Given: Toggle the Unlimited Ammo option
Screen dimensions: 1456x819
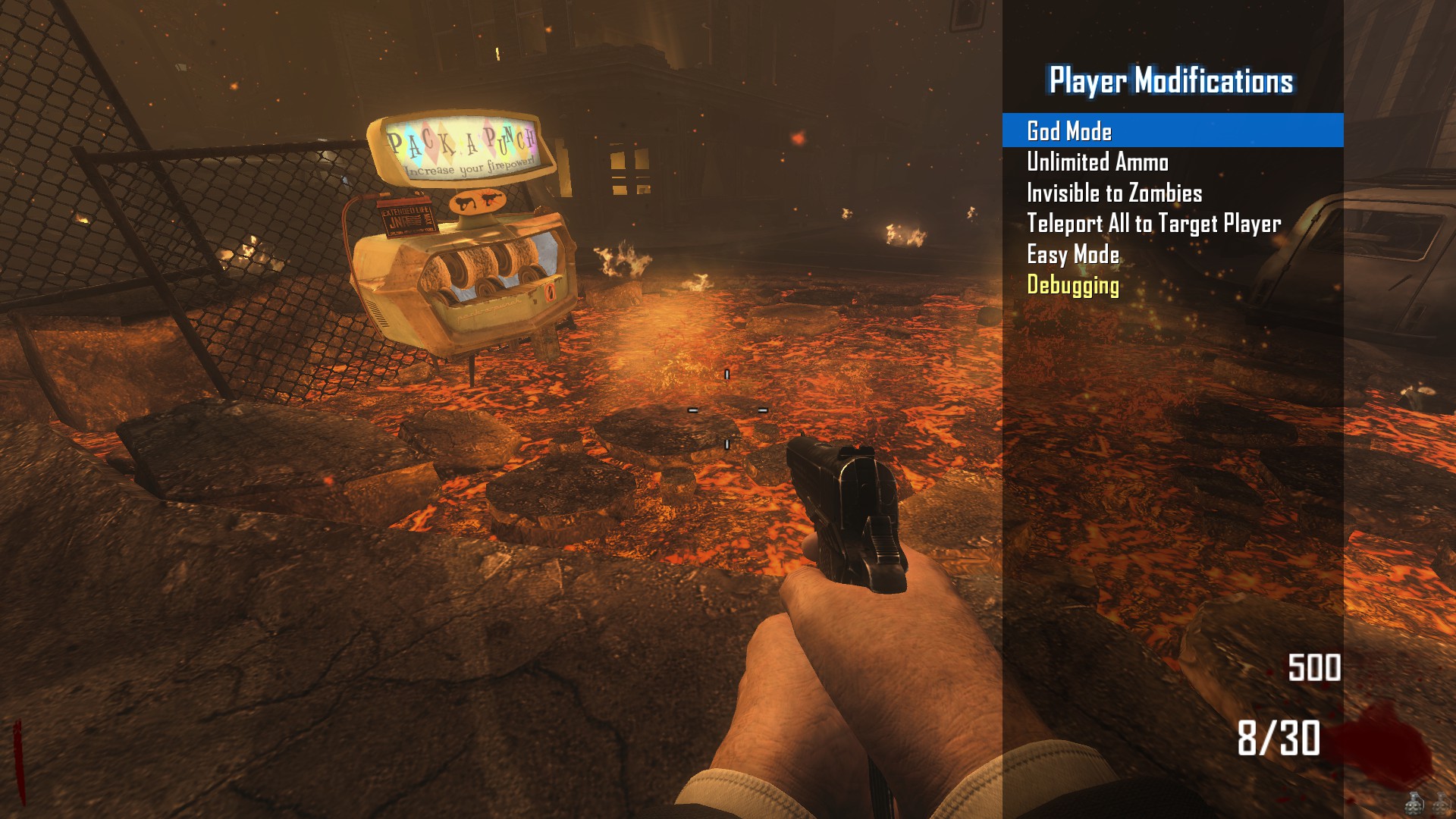Looking at the screenshot, I should tap(1097, 162).
